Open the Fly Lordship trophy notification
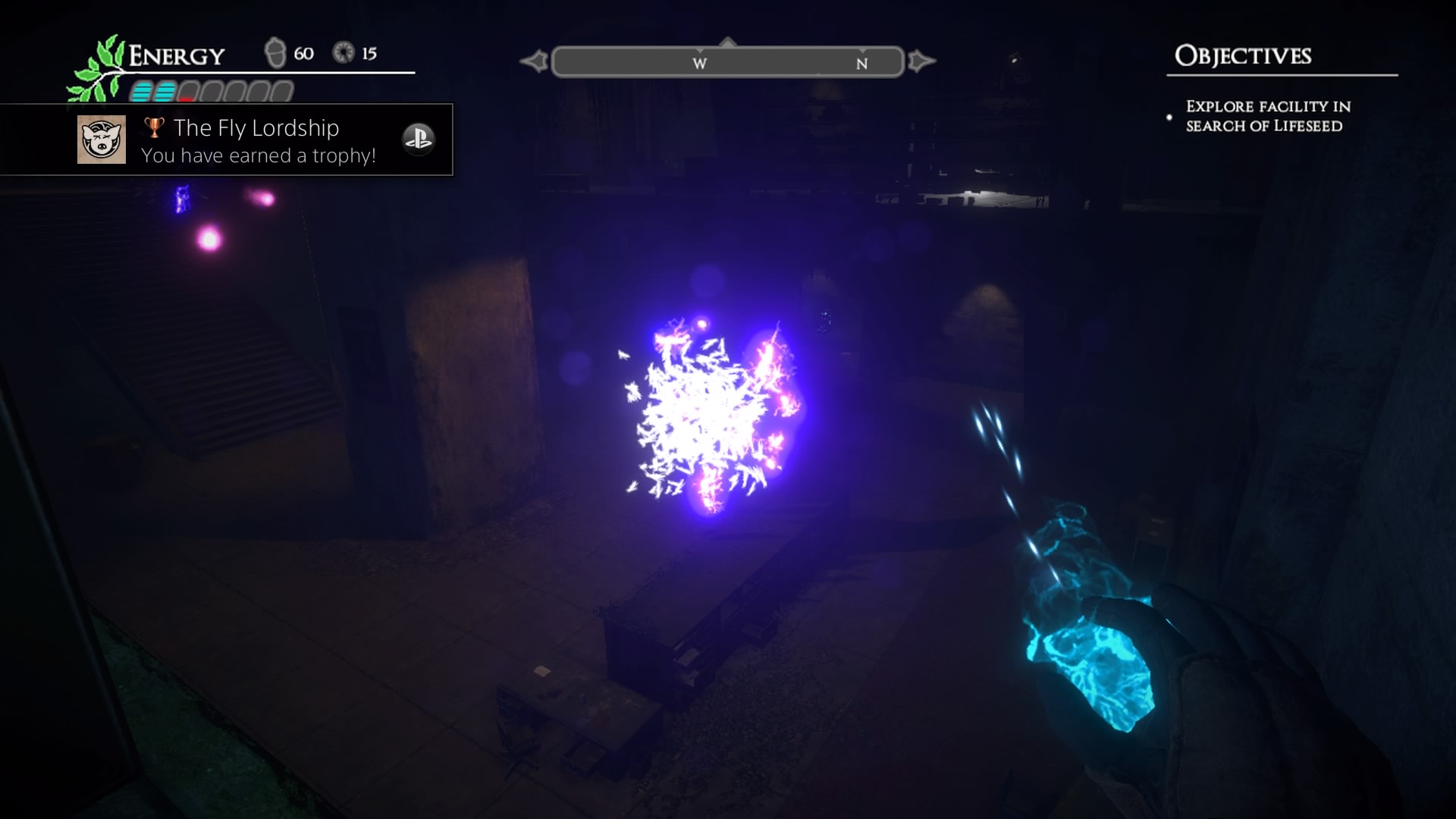This screenshot has height=819, width=1456. pyautogui.click(x=258, y=141)
